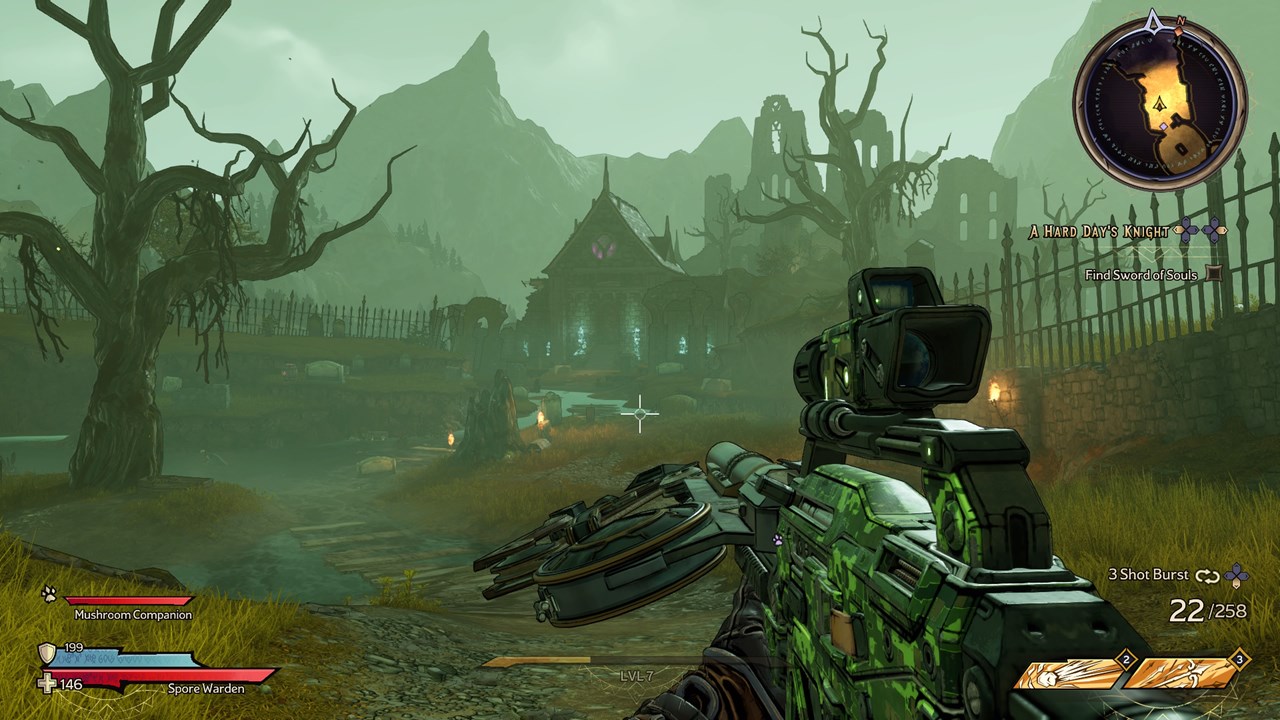Click the circular minimap
Image resolution: width=1280 pixels, height=720 pixels.
(x=1160, y=104)
